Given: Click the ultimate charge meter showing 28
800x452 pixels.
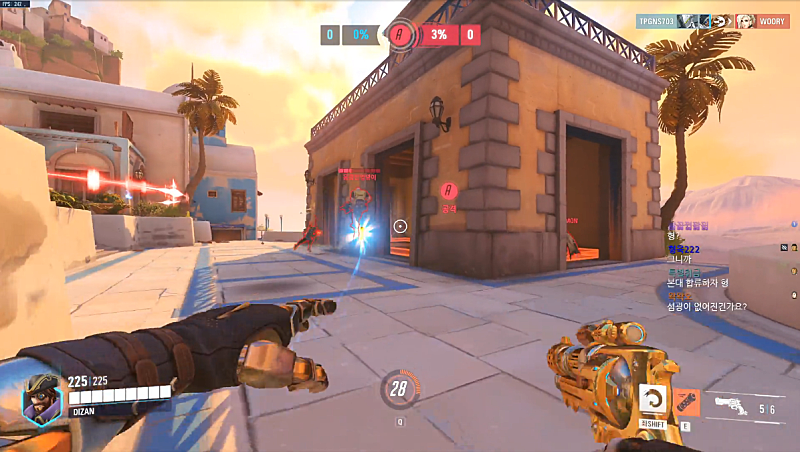Looking at the screenshot, I should (x=400, y=389).
